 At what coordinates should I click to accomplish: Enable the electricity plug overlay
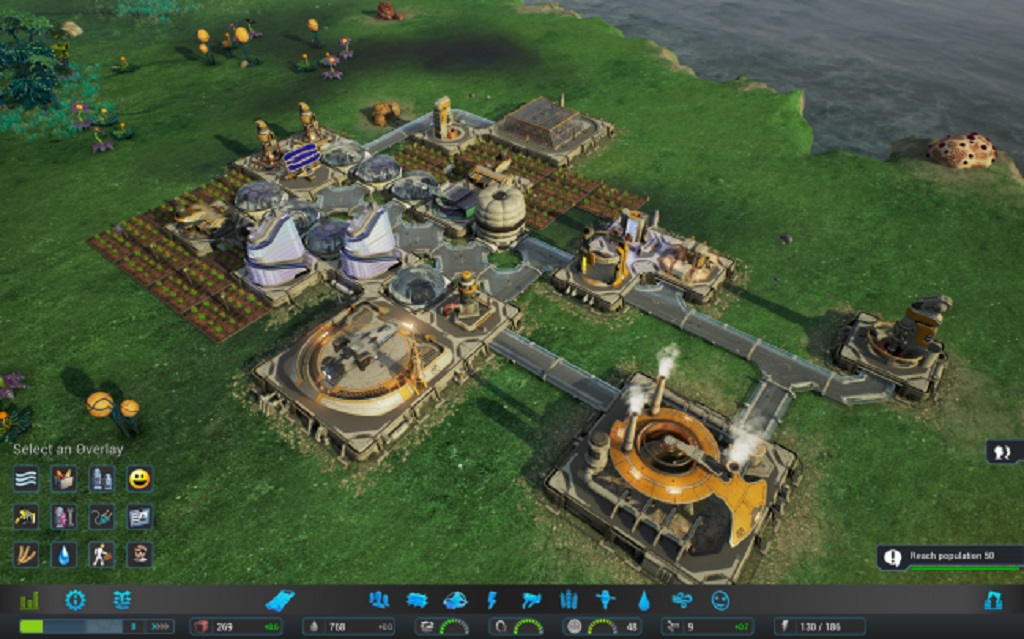102,516
